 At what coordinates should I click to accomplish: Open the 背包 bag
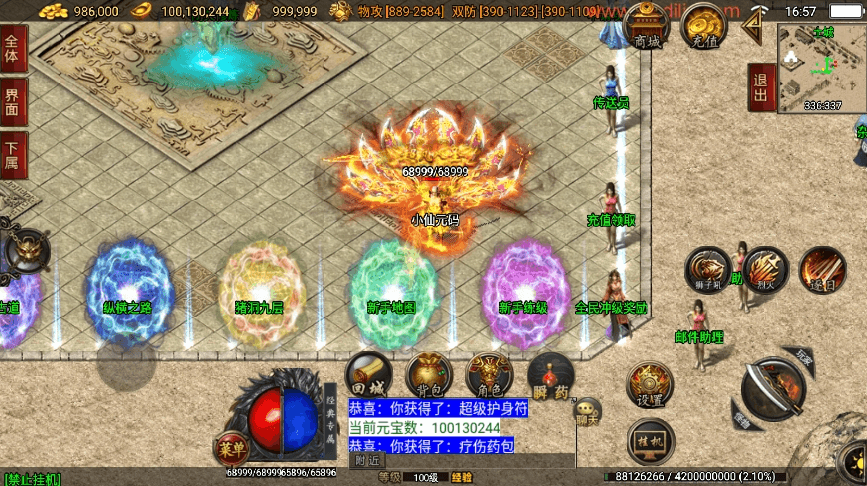428,377
